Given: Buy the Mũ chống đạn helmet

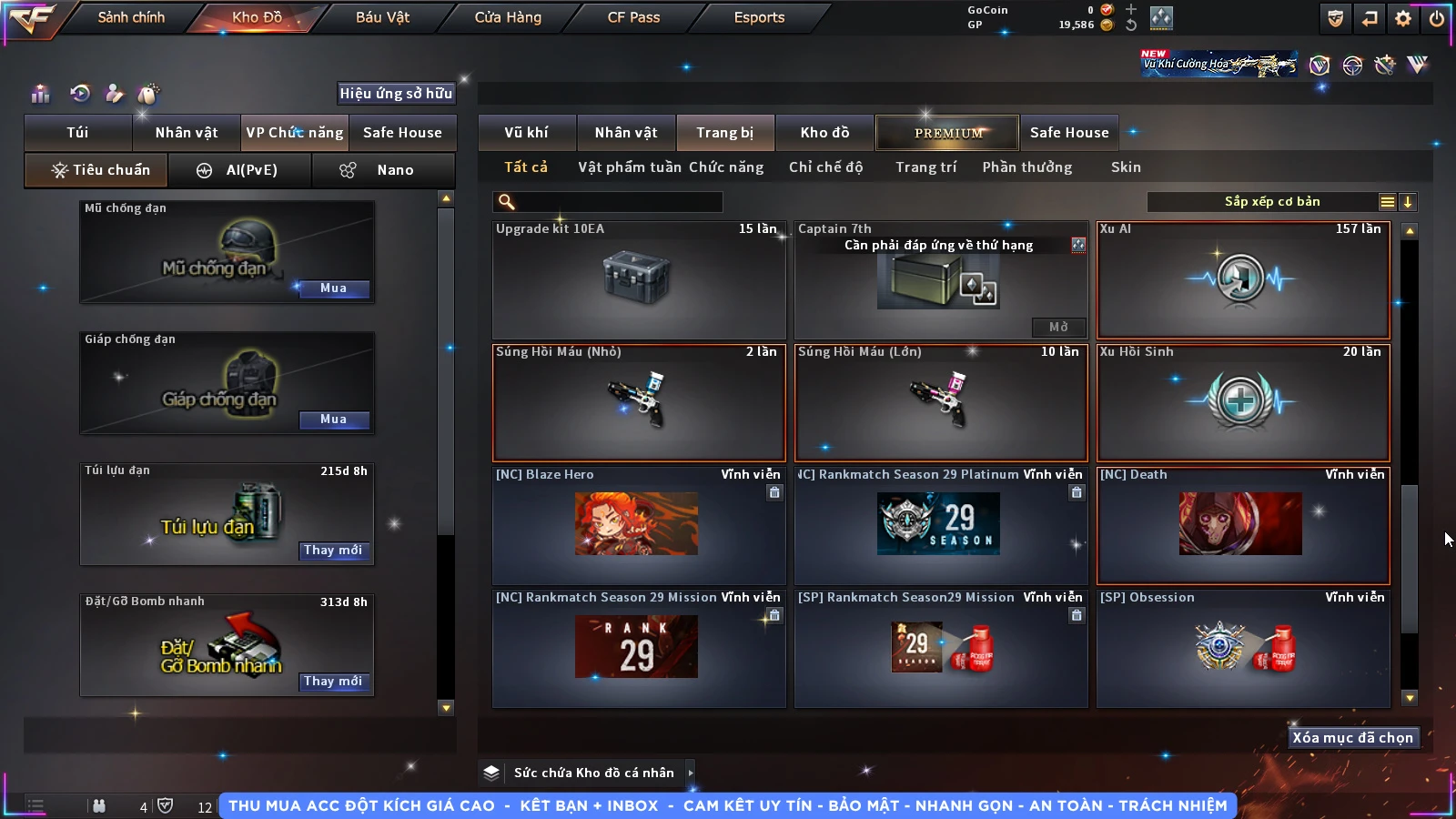Looking at the screenshot, I should [x=333, y=288].
